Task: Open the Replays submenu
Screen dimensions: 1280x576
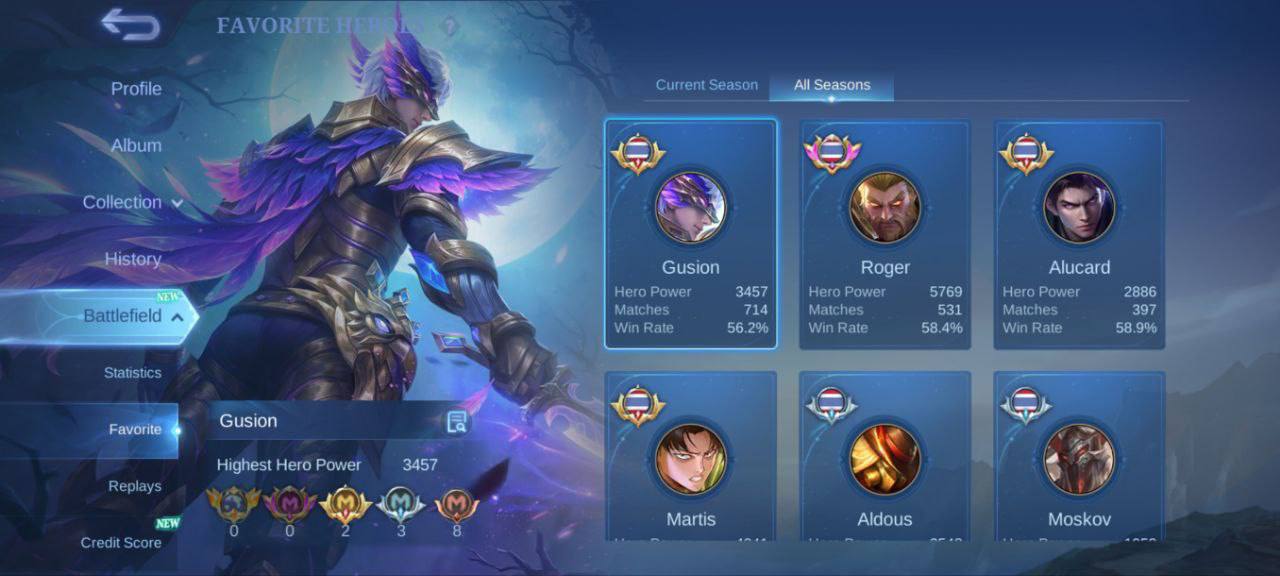Action: click(135, 486)
